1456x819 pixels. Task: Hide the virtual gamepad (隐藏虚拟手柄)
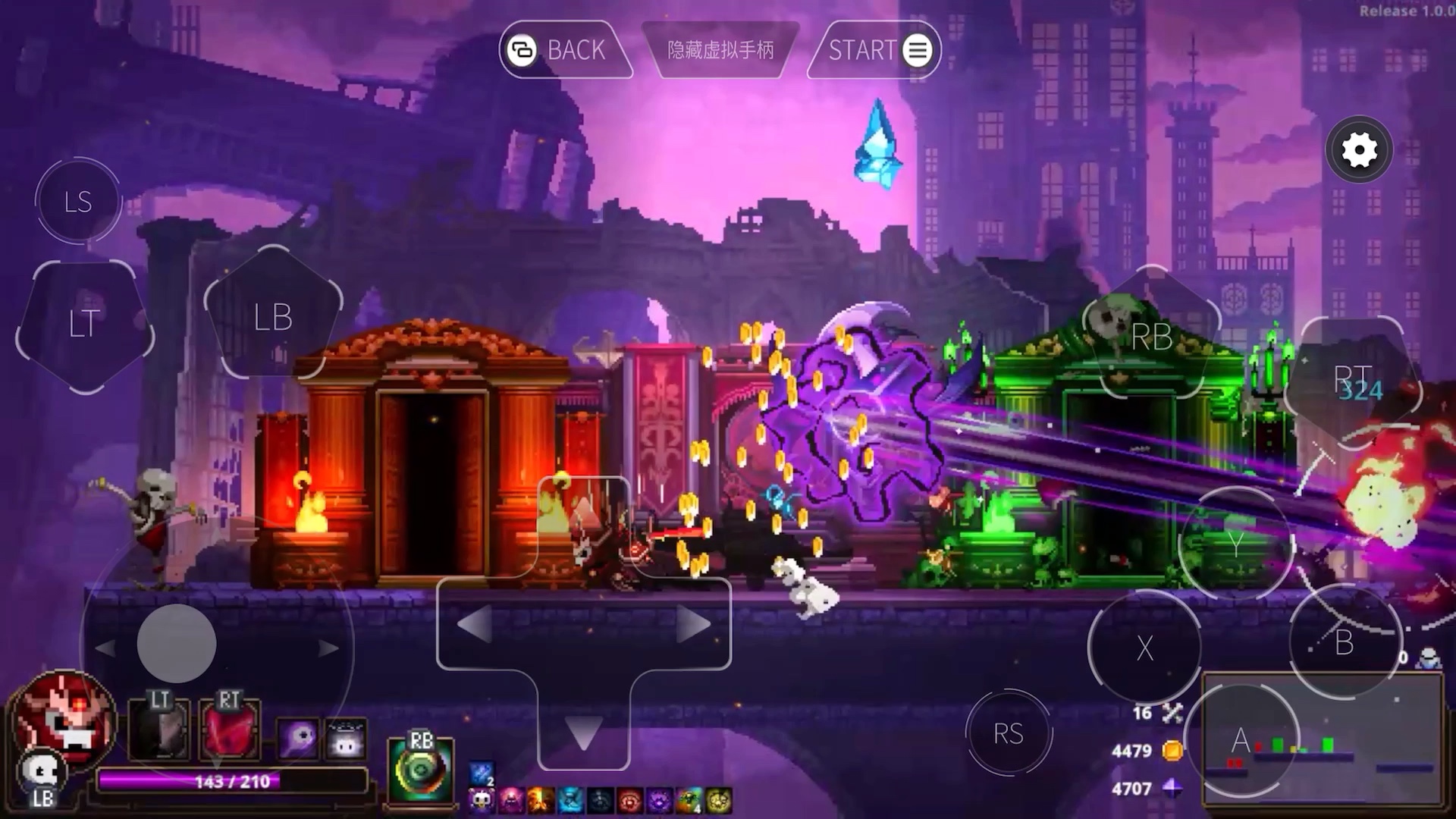tap(720, 50)
